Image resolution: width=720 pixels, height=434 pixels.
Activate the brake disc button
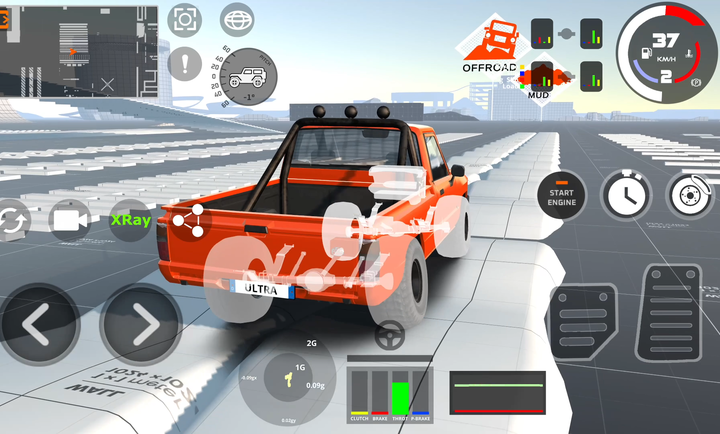(x=689, y=195)
